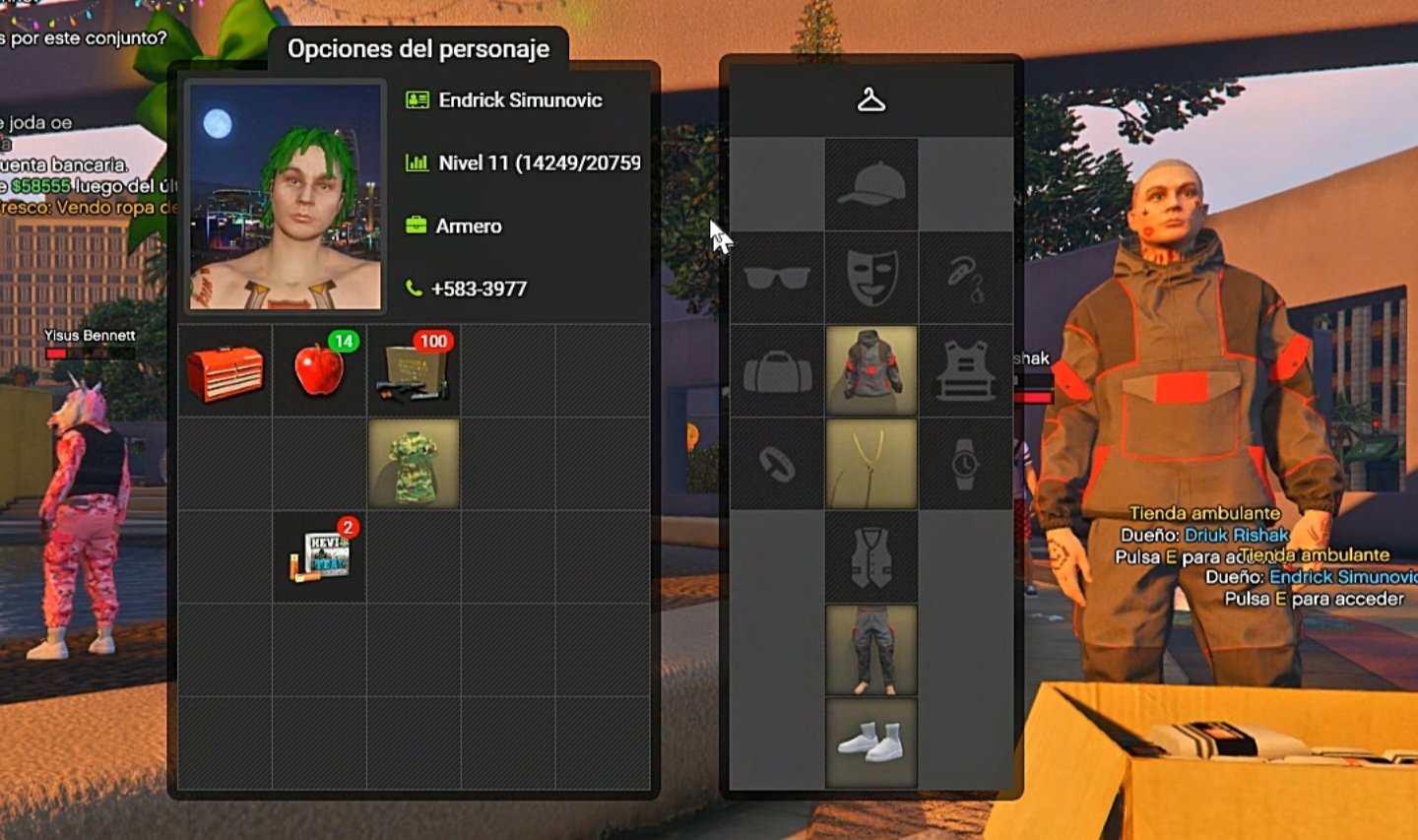Pick the ammo crate with 100 count

pyautogui.click(x=414, y=371)
